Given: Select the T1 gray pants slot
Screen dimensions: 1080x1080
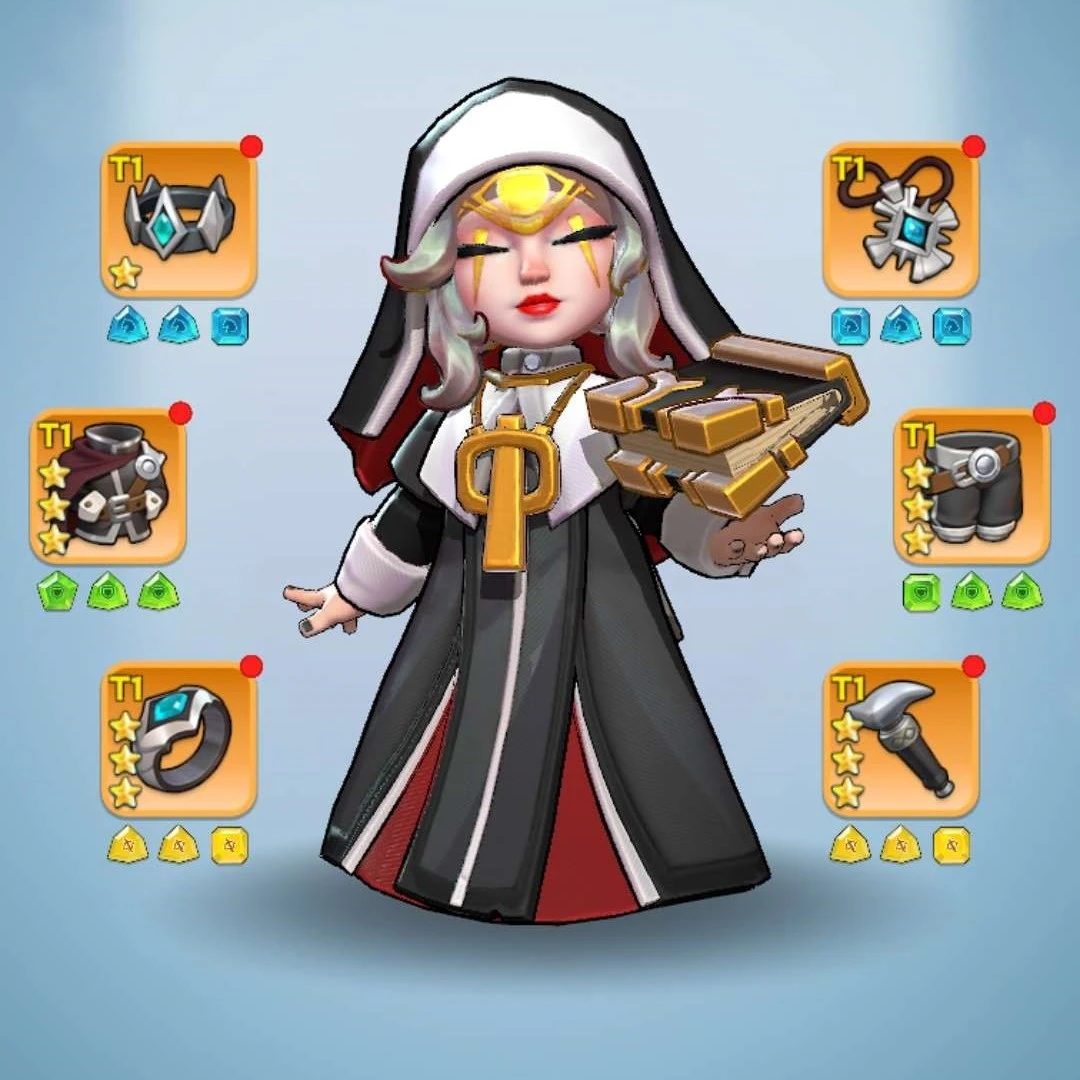Looking at the screenshot, I should [971, 486].
